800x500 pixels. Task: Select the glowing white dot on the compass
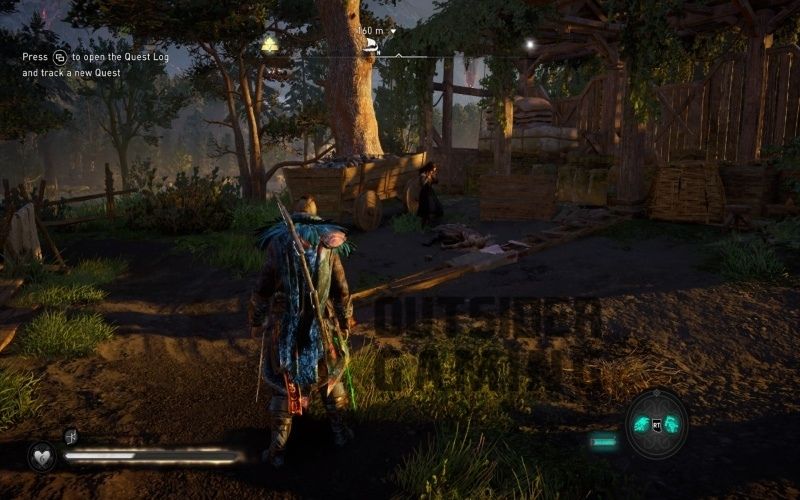click(x=530, y=44)
